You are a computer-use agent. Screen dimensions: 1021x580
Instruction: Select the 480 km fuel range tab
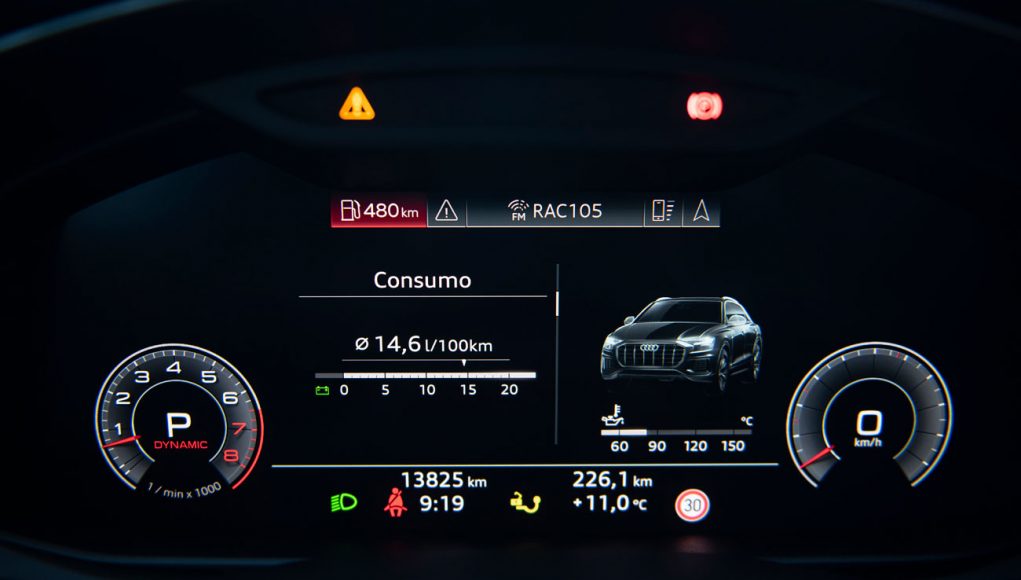click(x=379, y=211)
